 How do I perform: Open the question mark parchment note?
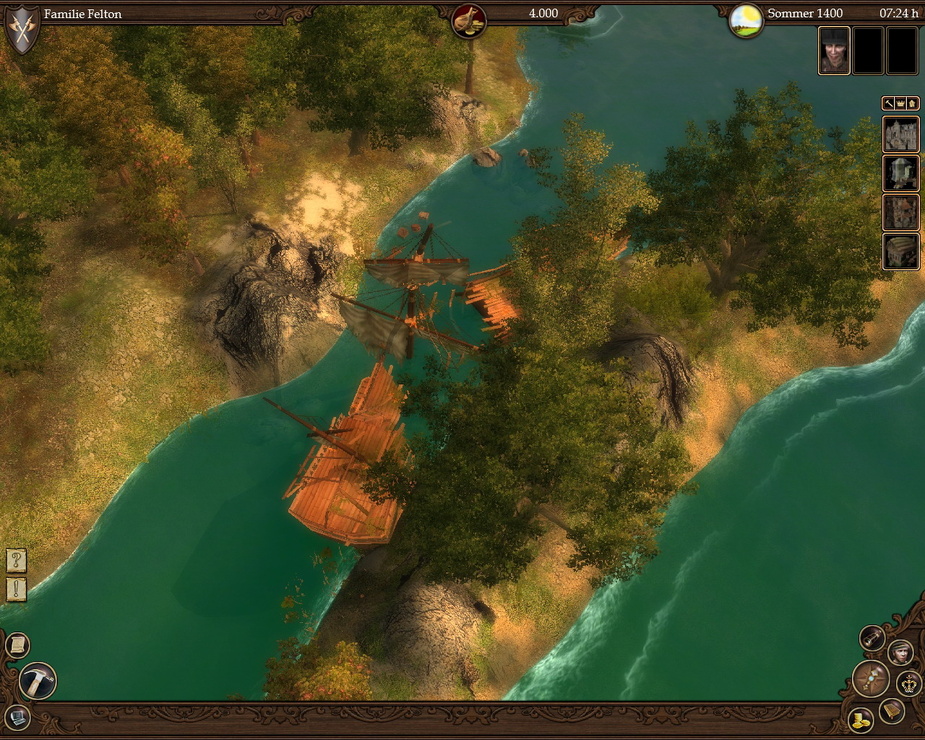(x=16, y=560)
